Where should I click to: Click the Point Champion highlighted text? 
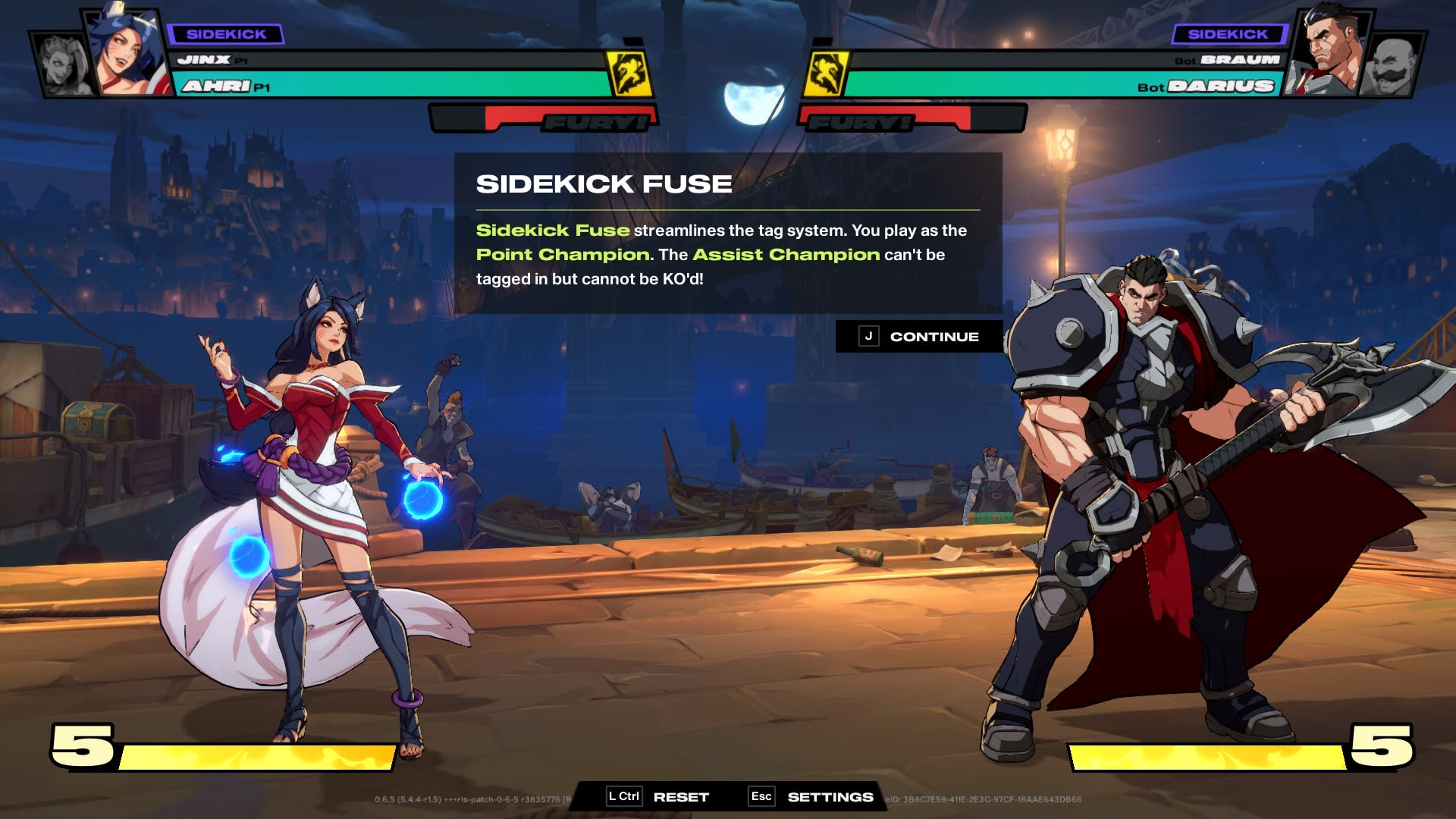(x=561, y=255)
